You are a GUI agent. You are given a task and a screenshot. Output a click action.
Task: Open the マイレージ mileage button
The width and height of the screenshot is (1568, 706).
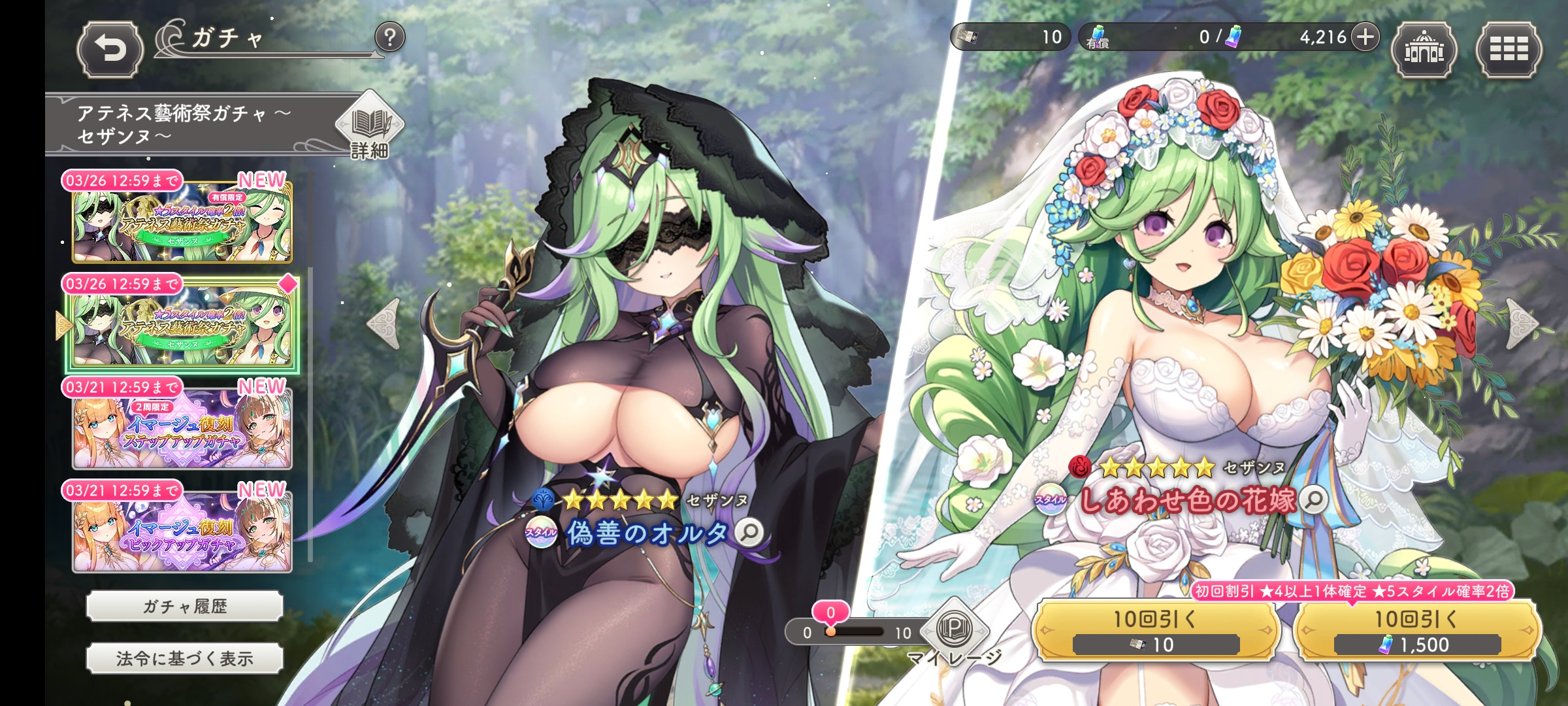point(954,631)
